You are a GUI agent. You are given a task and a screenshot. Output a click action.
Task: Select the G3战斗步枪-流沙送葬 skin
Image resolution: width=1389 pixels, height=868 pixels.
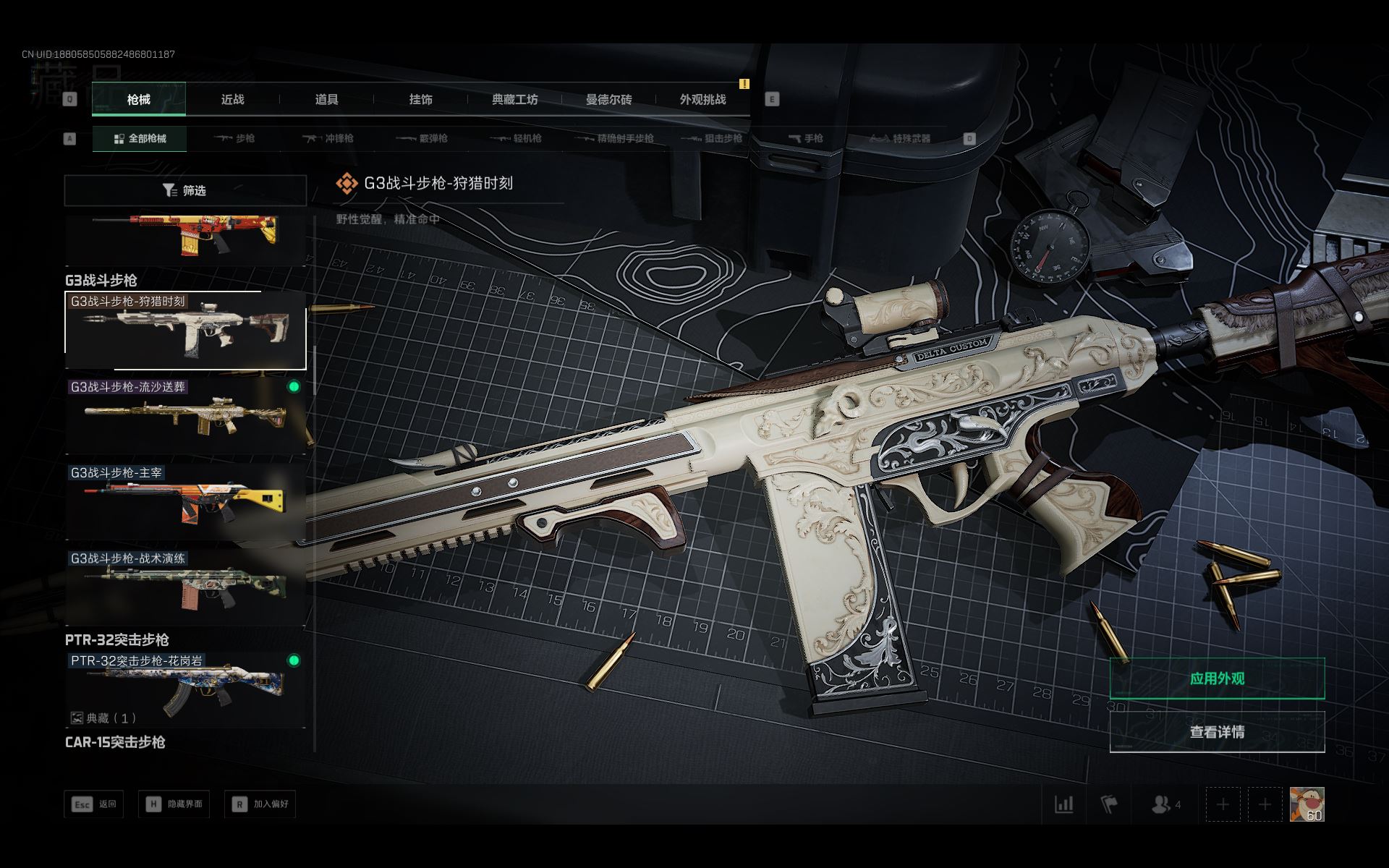(x=185, y=416)
